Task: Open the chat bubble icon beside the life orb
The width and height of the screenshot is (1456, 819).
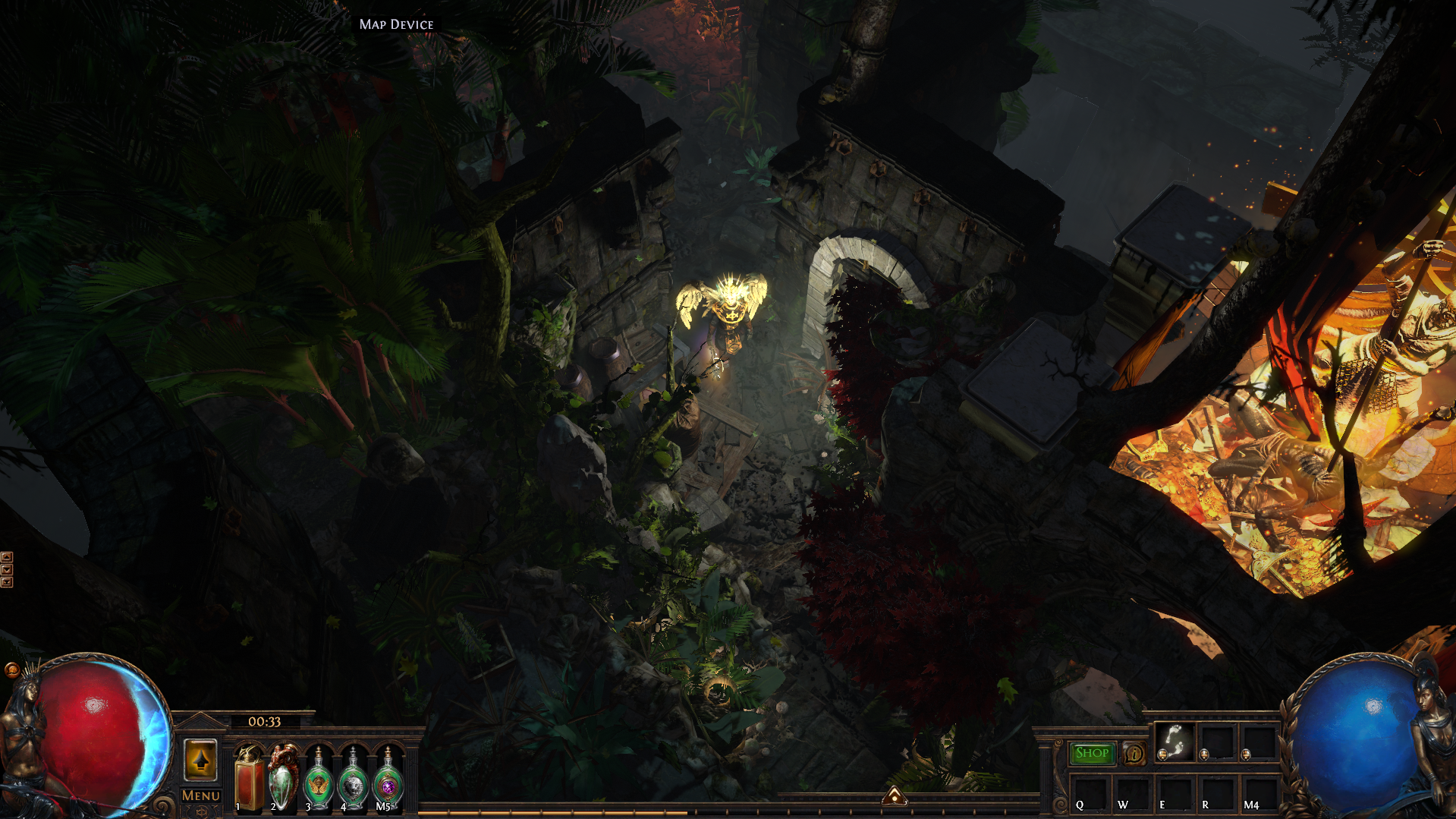Action: [x=11, y=669]
